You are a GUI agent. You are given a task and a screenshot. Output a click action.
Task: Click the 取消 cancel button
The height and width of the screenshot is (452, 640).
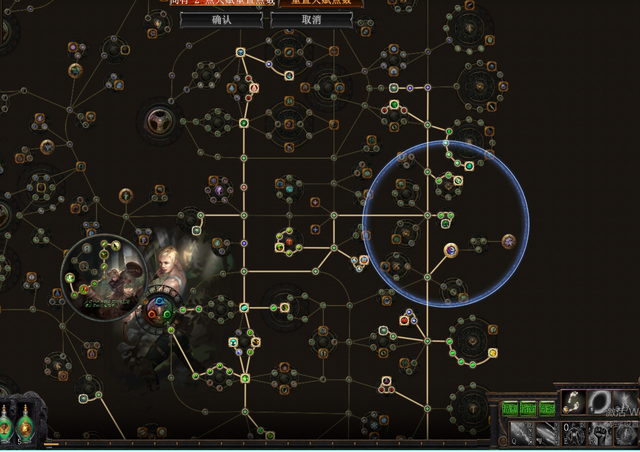pyautogui.click(x=311, y=19)
